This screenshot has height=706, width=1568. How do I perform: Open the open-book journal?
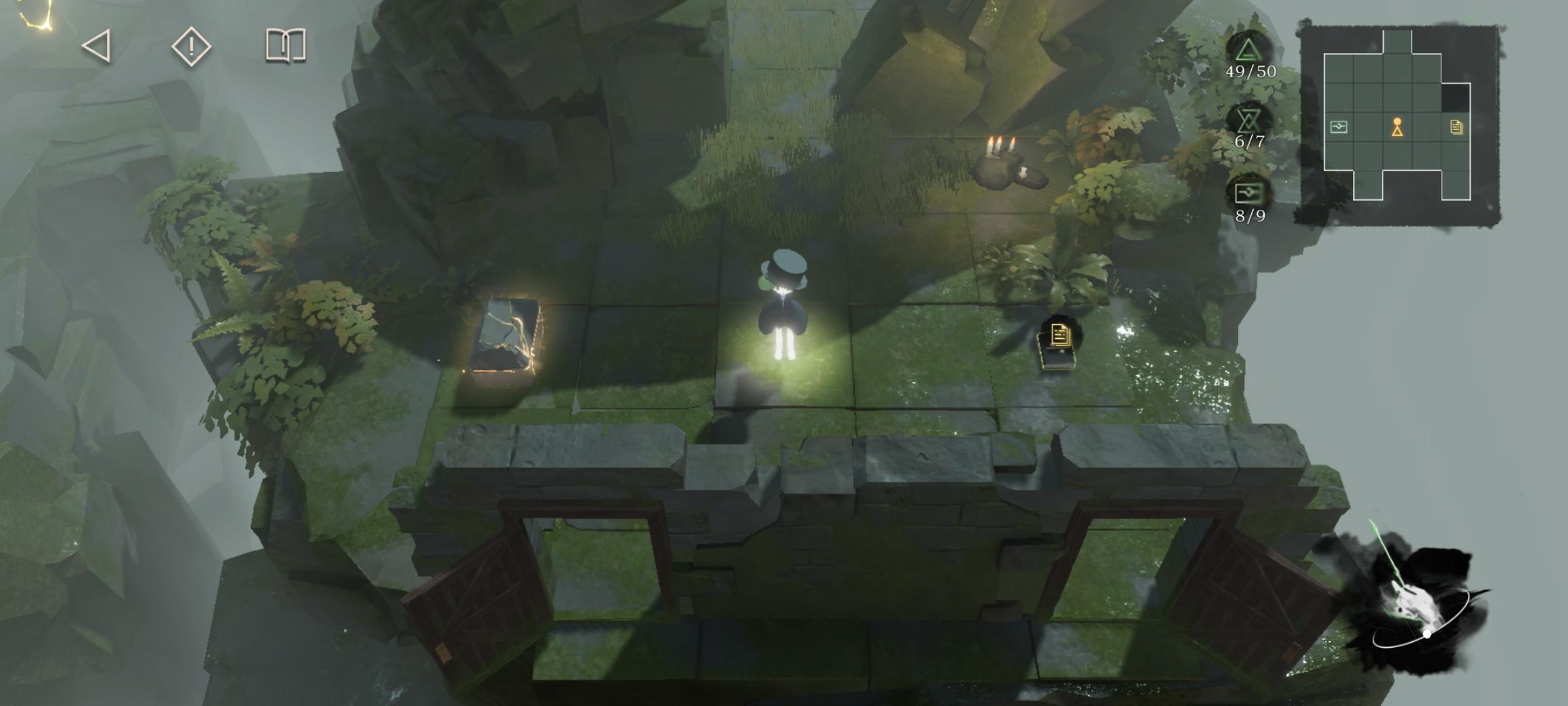[286, 46]
